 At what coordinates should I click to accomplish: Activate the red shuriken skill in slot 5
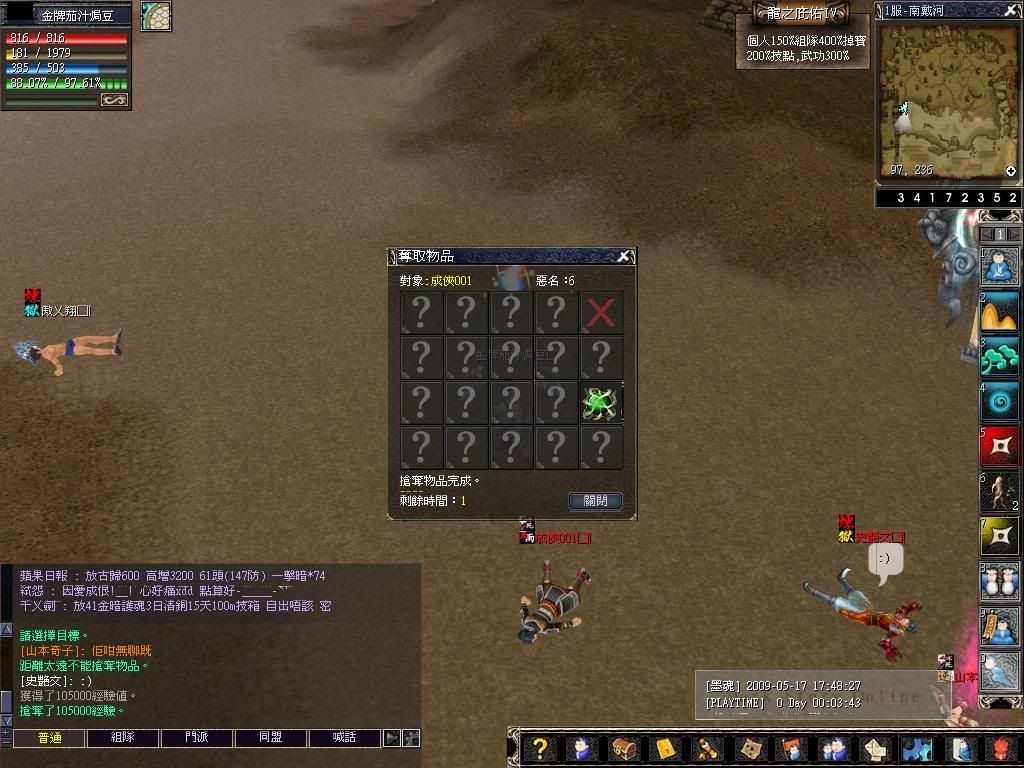pyautogui.click(x=1000, y=446)
